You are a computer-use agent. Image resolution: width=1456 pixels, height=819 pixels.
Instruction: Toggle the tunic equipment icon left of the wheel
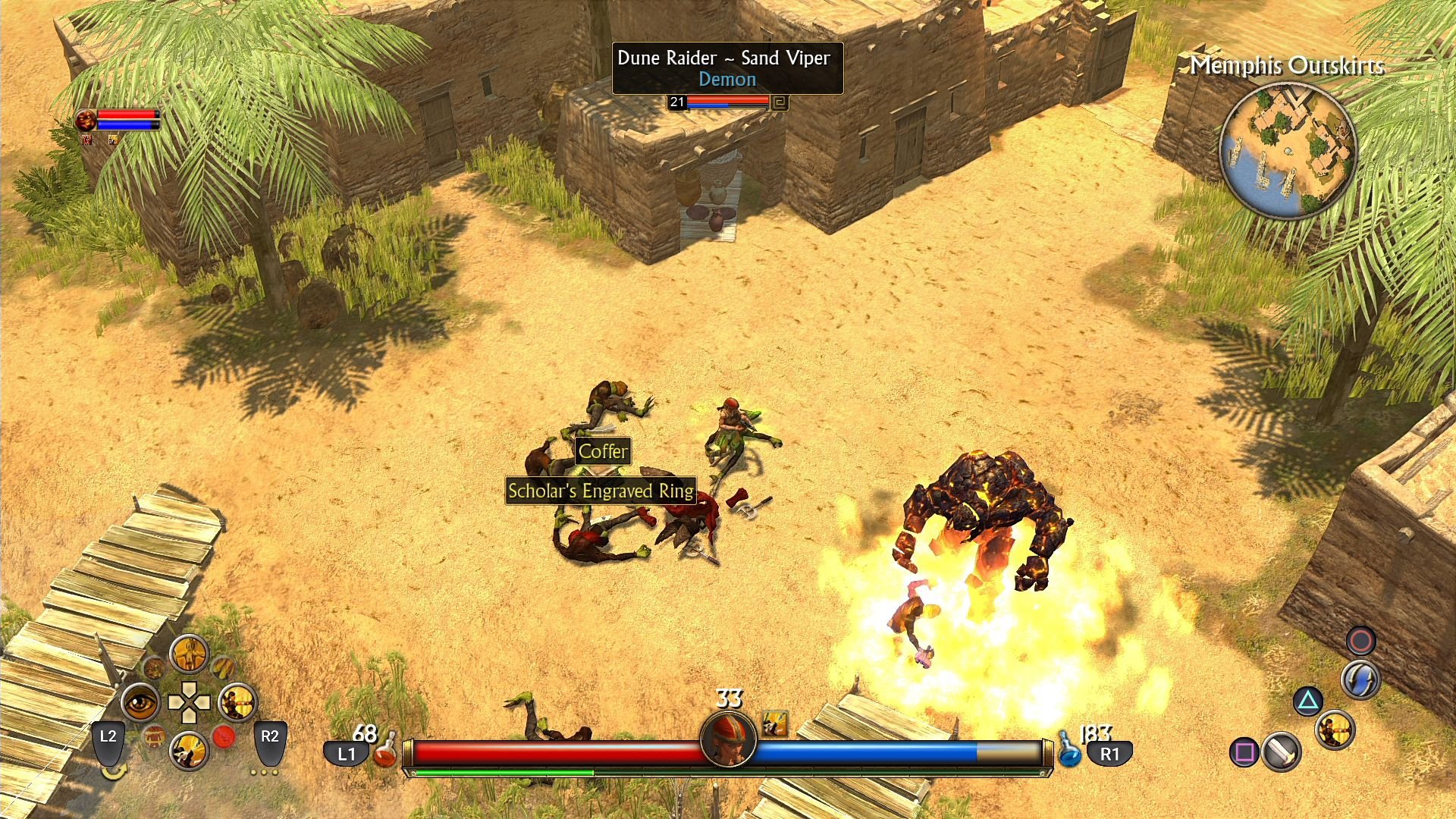(x=154, y=739)
